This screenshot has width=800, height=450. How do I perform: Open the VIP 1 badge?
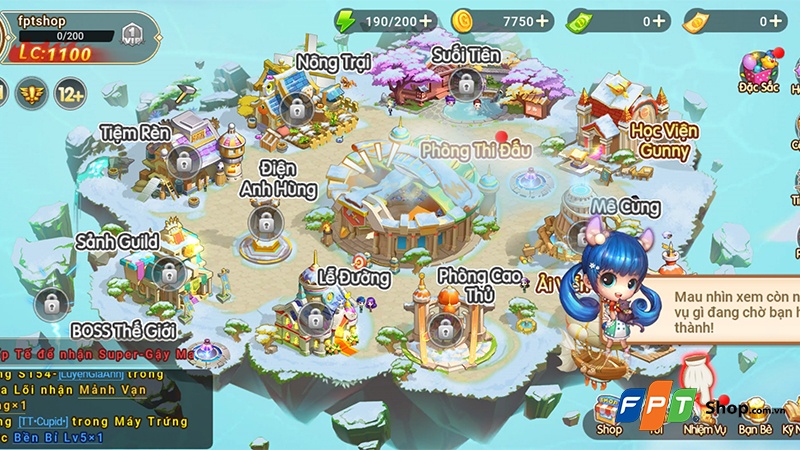pyautogui.click(x=132, y=35)
